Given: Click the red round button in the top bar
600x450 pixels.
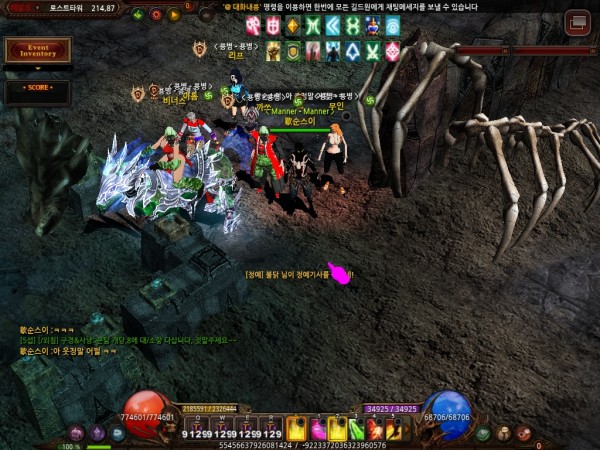Looking at the screenshot, I should (156, 15).
